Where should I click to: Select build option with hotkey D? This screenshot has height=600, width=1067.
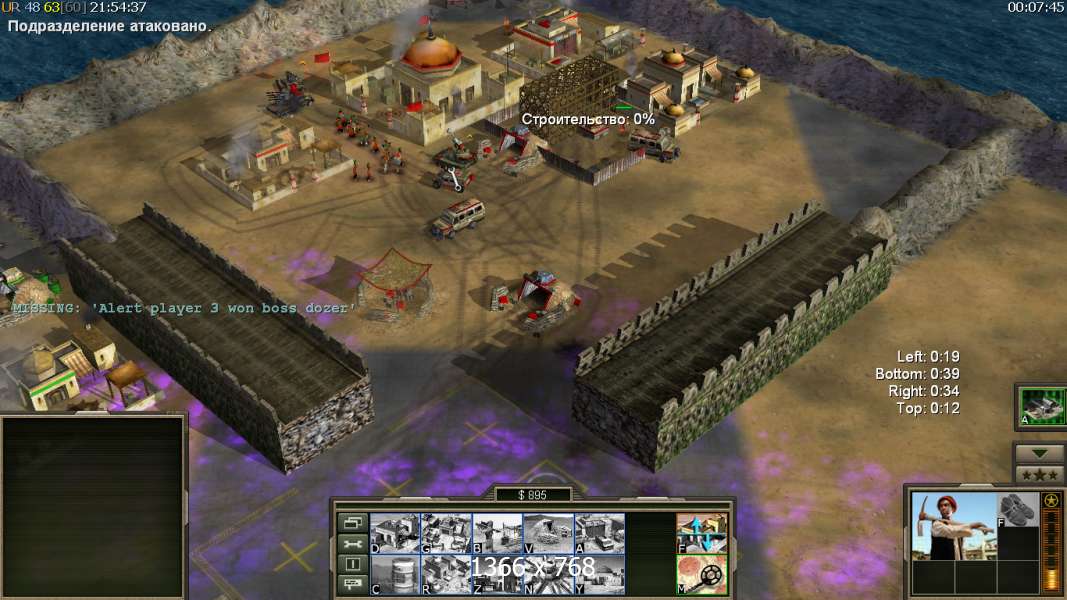click(394, 533)
